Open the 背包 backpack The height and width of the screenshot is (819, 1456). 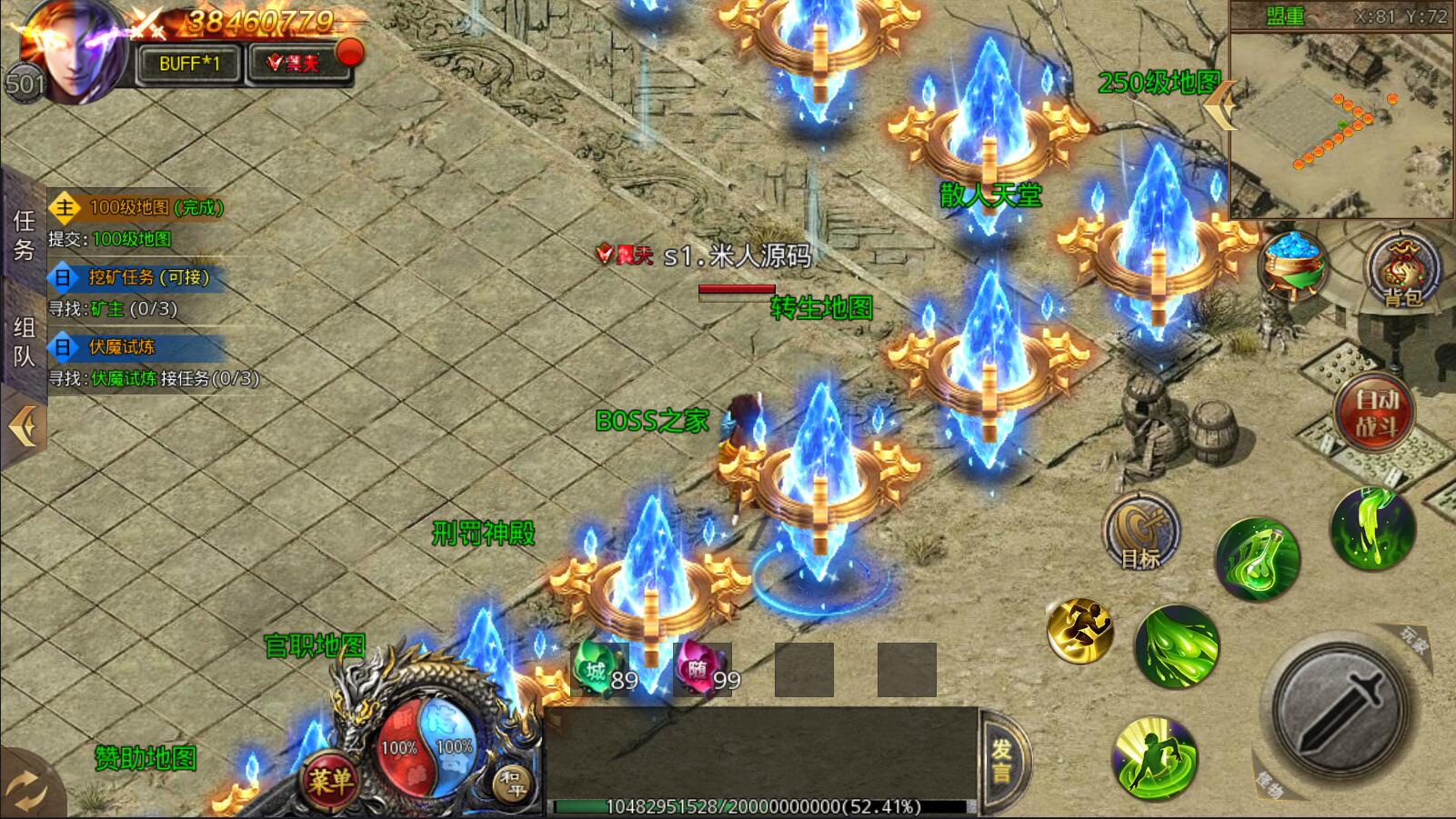click(1401, 270)
